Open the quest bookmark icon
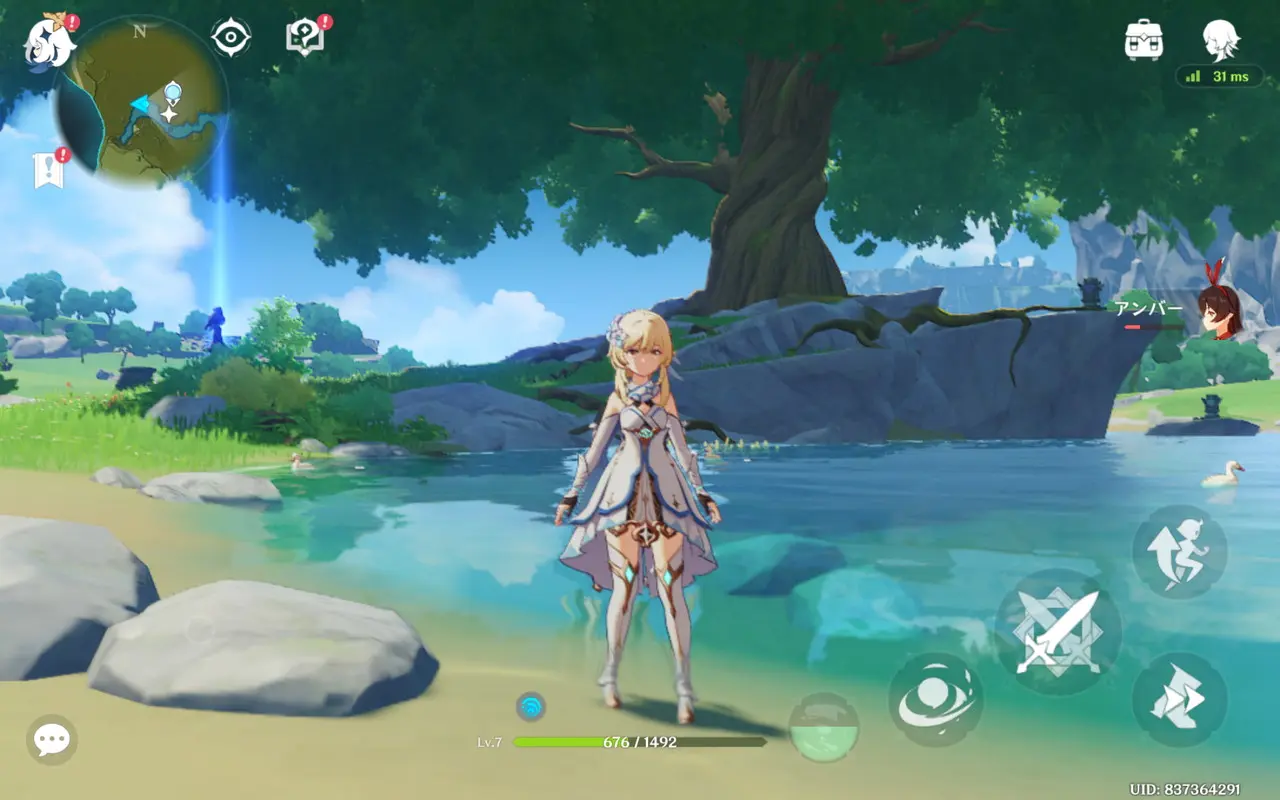The height and width of the screenshot is (800, 1280). [x=48, y=170]
